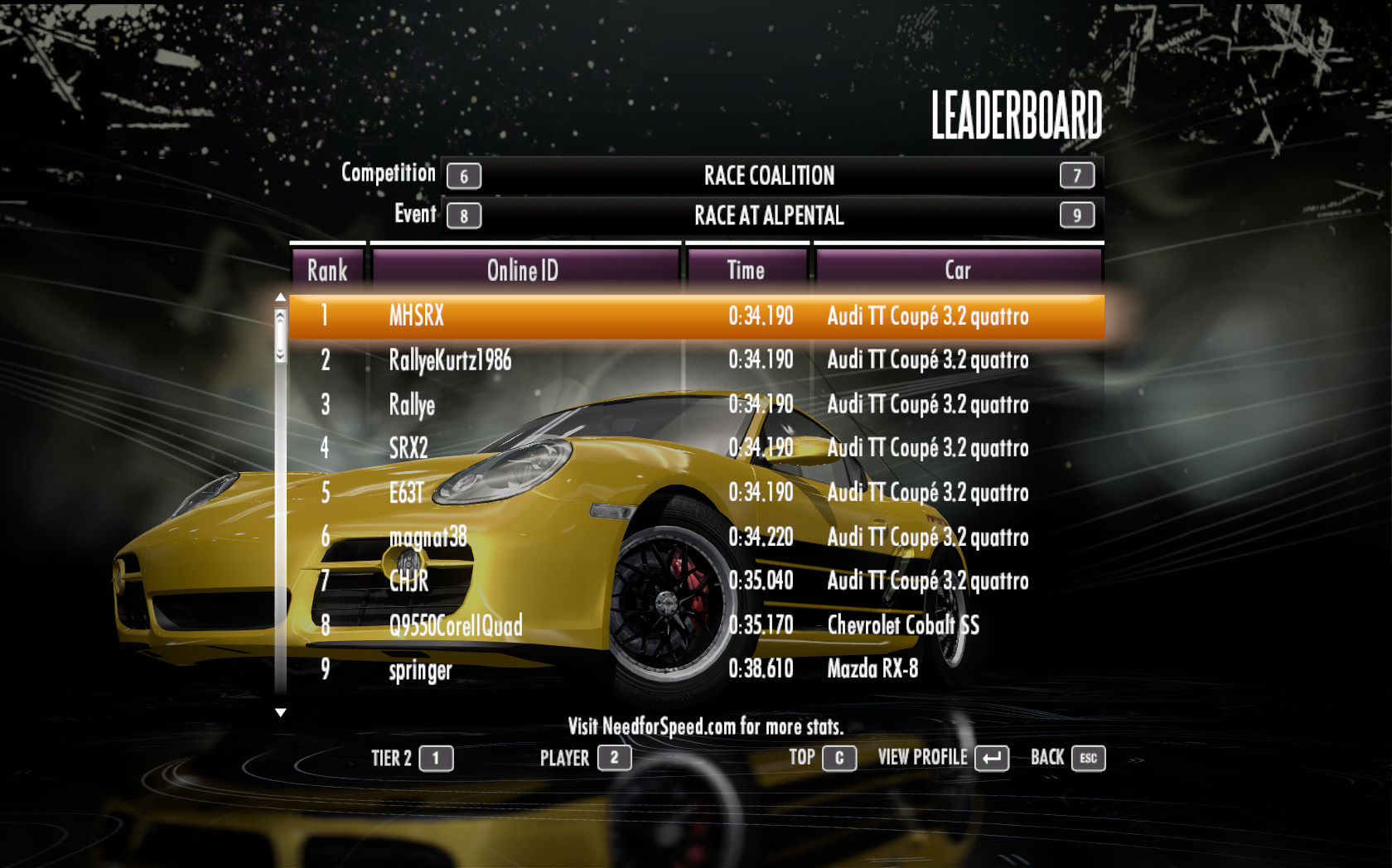1392x868 pixels.
Task: Select the Q9550CorellQuad entry
Action: pos(696,625)
